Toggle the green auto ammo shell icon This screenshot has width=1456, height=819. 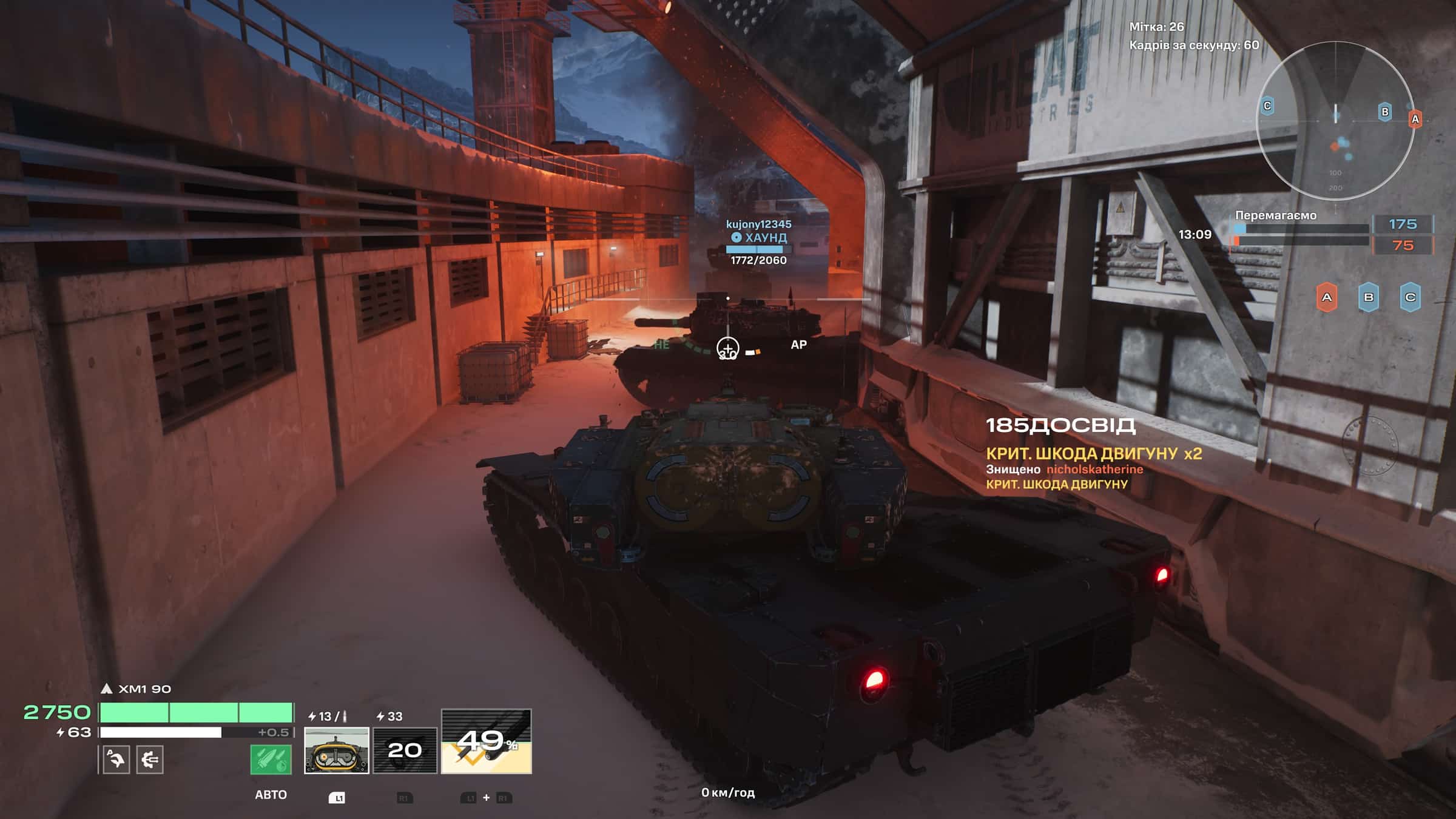(271, 759)
